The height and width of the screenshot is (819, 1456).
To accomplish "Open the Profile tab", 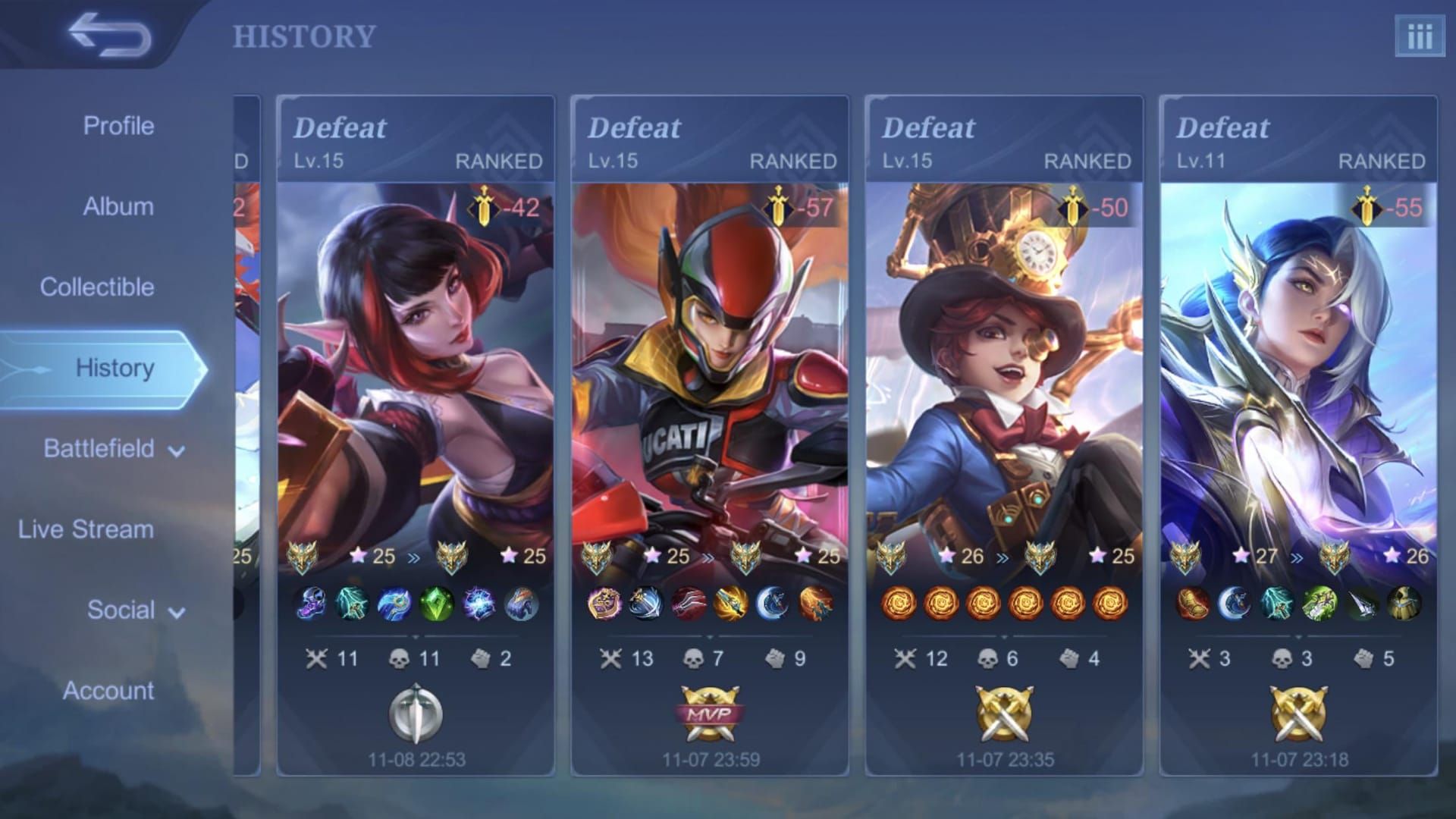I will pyautogui.click(x=118, y=126).
